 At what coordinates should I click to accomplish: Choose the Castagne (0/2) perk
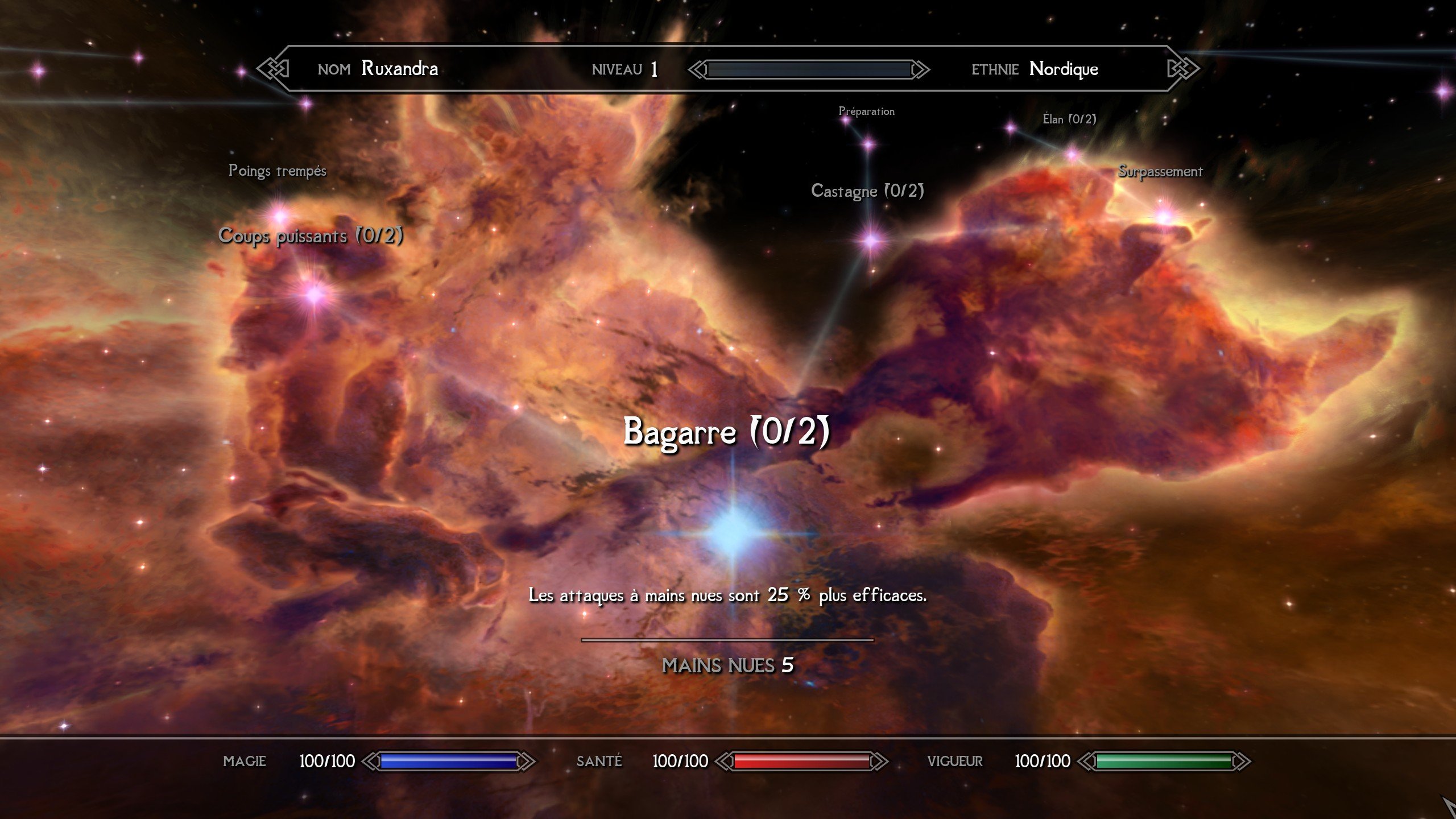[x=871, y=240]
